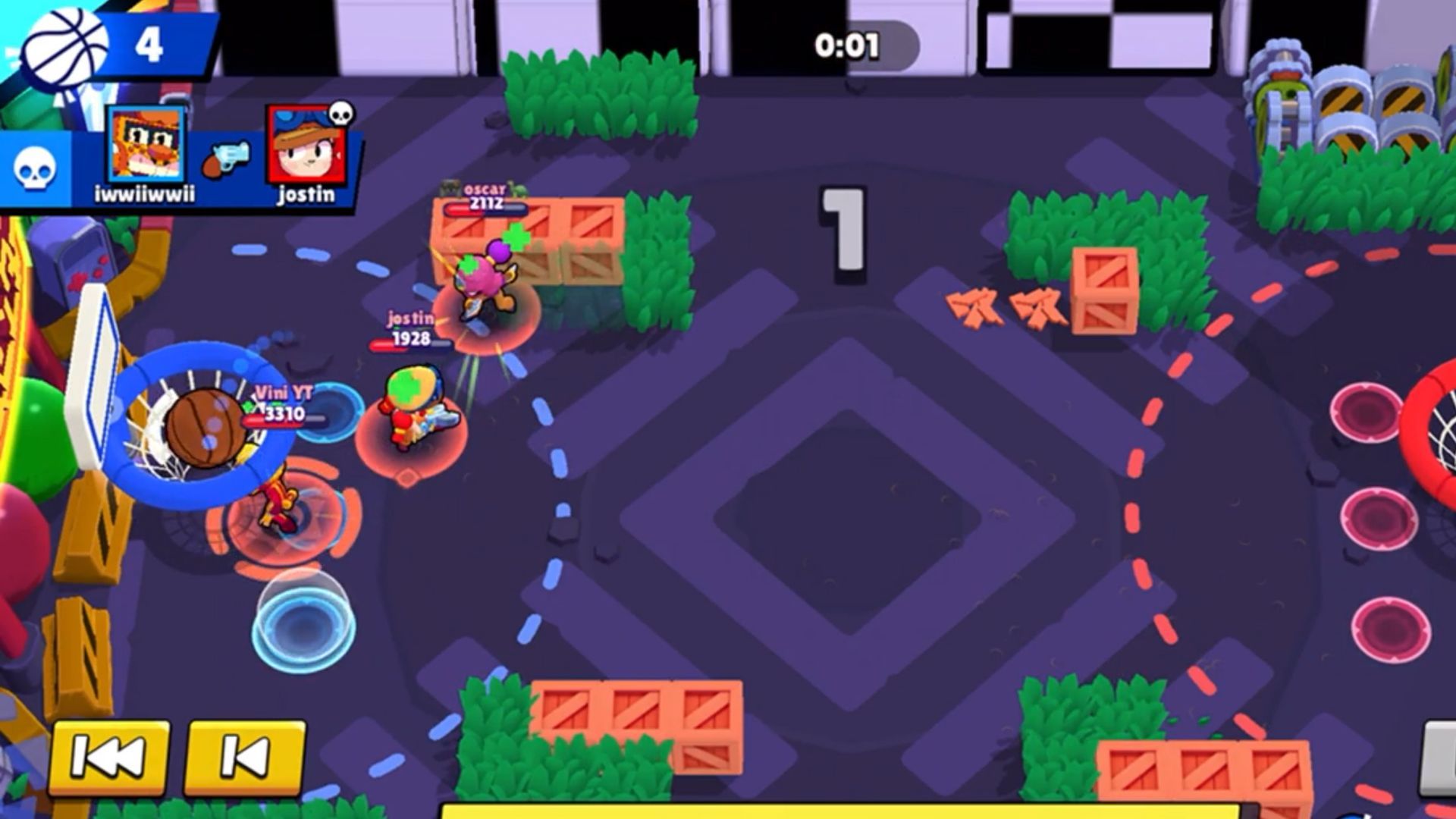Viewport: 1456px width, 819px height.
Task: Click the match timer showing 0:01
Action: point(846,44)
